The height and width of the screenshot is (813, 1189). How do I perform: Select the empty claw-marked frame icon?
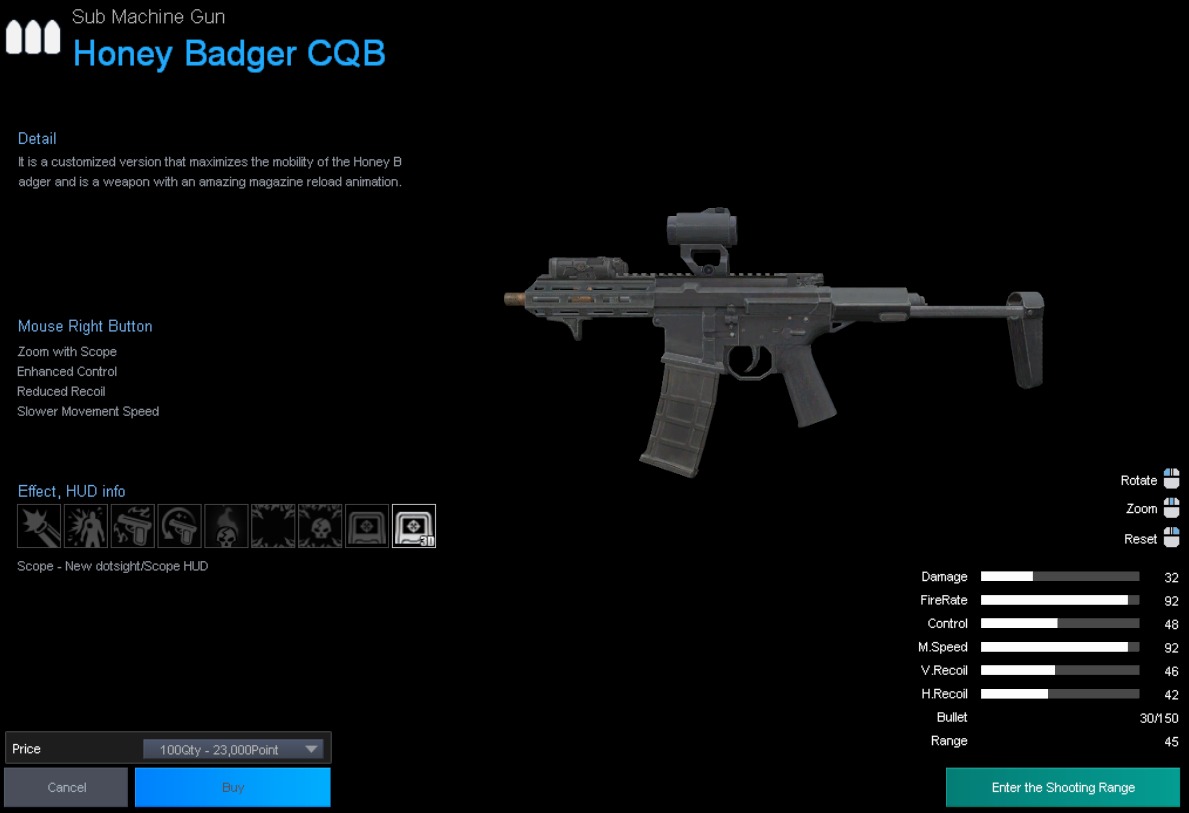[273, 526]
